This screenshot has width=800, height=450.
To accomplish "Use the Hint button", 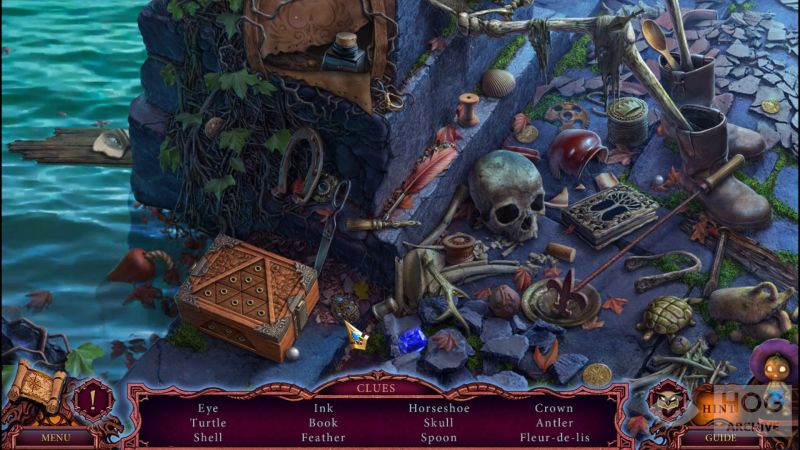I will (x=712, y=409).
